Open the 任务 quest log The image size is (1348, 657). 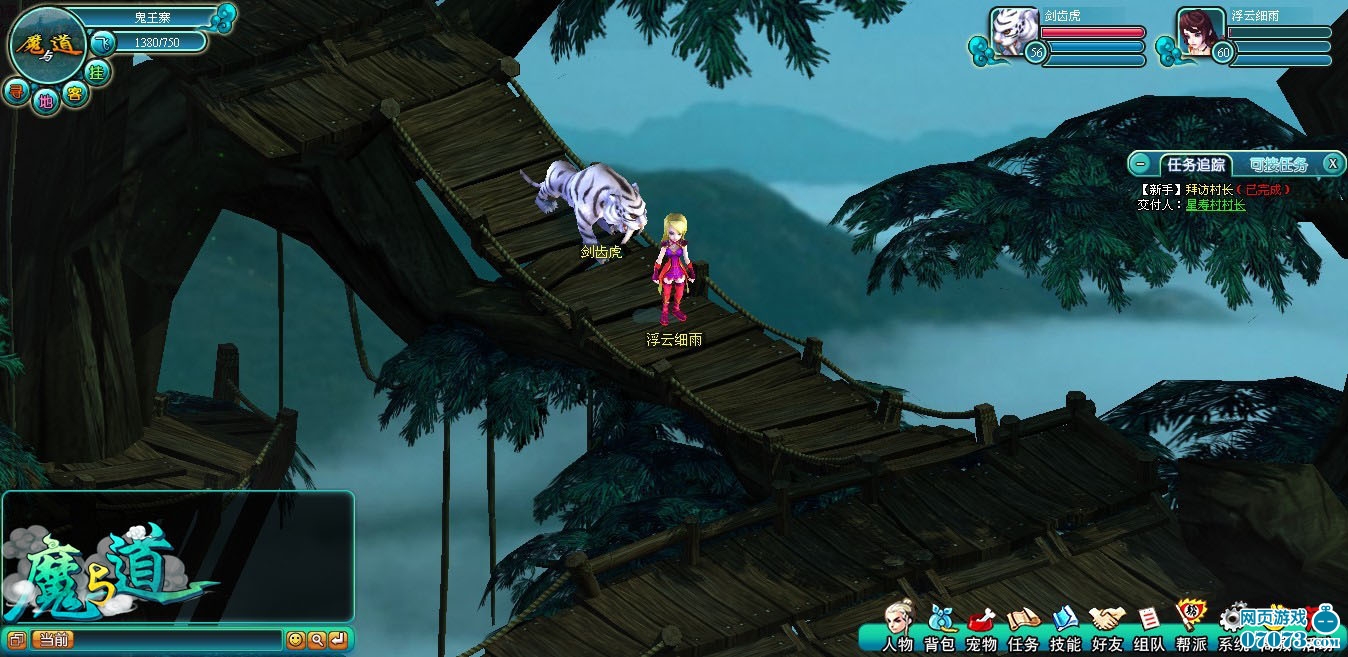pos(1023,627)
